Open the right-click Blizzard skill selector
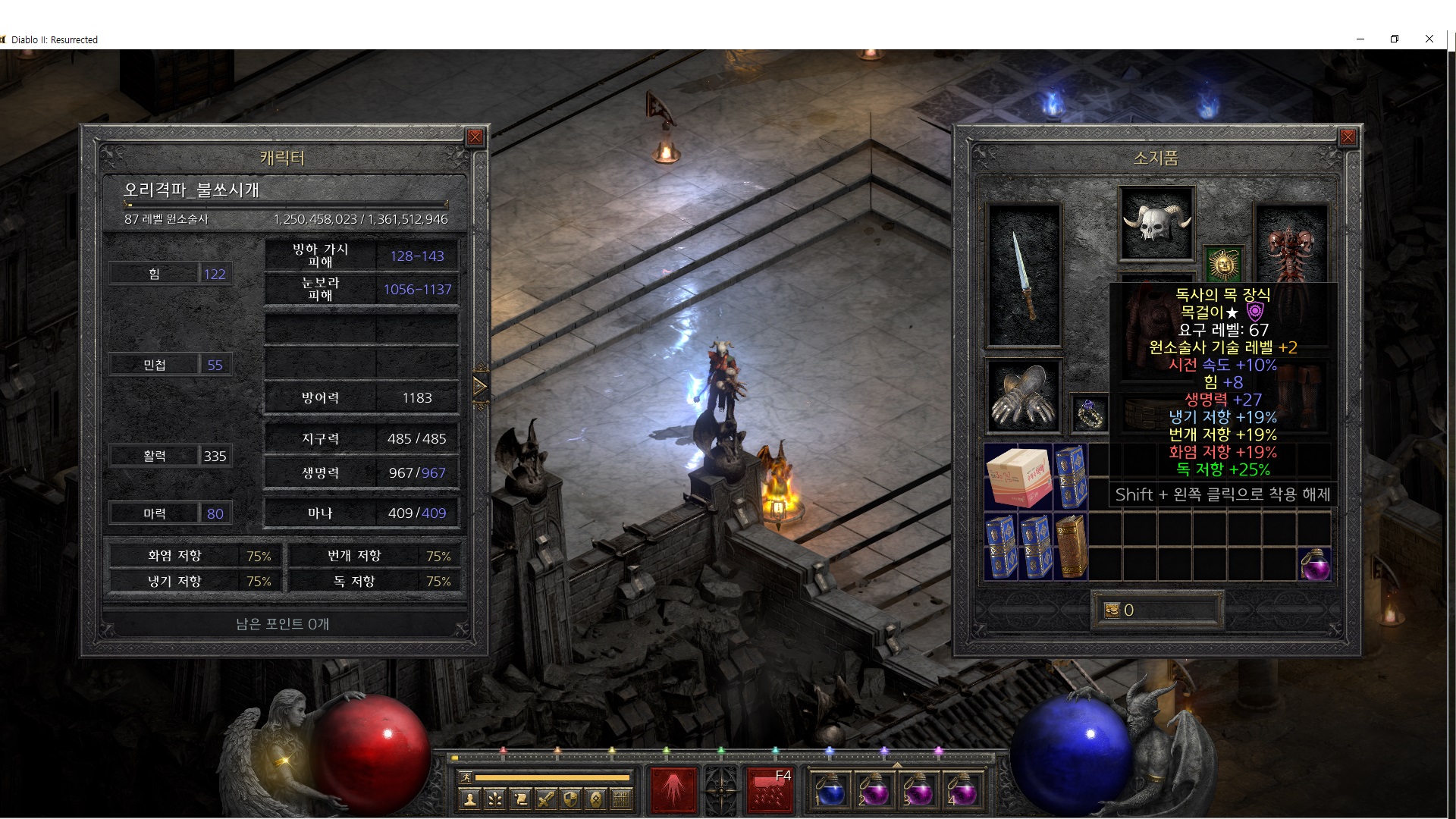This screenshot has height=819, width=1456. 770,790
